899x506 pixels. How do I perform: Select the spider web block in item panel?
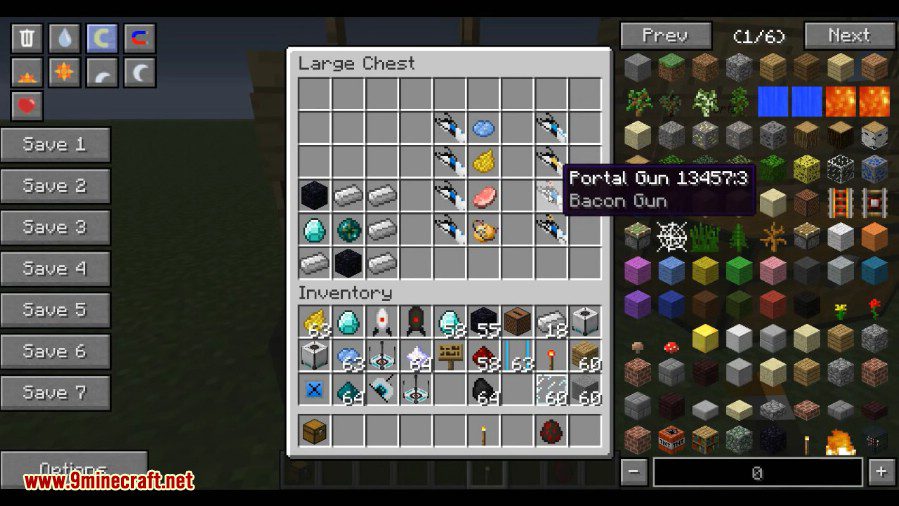point(672,237)
